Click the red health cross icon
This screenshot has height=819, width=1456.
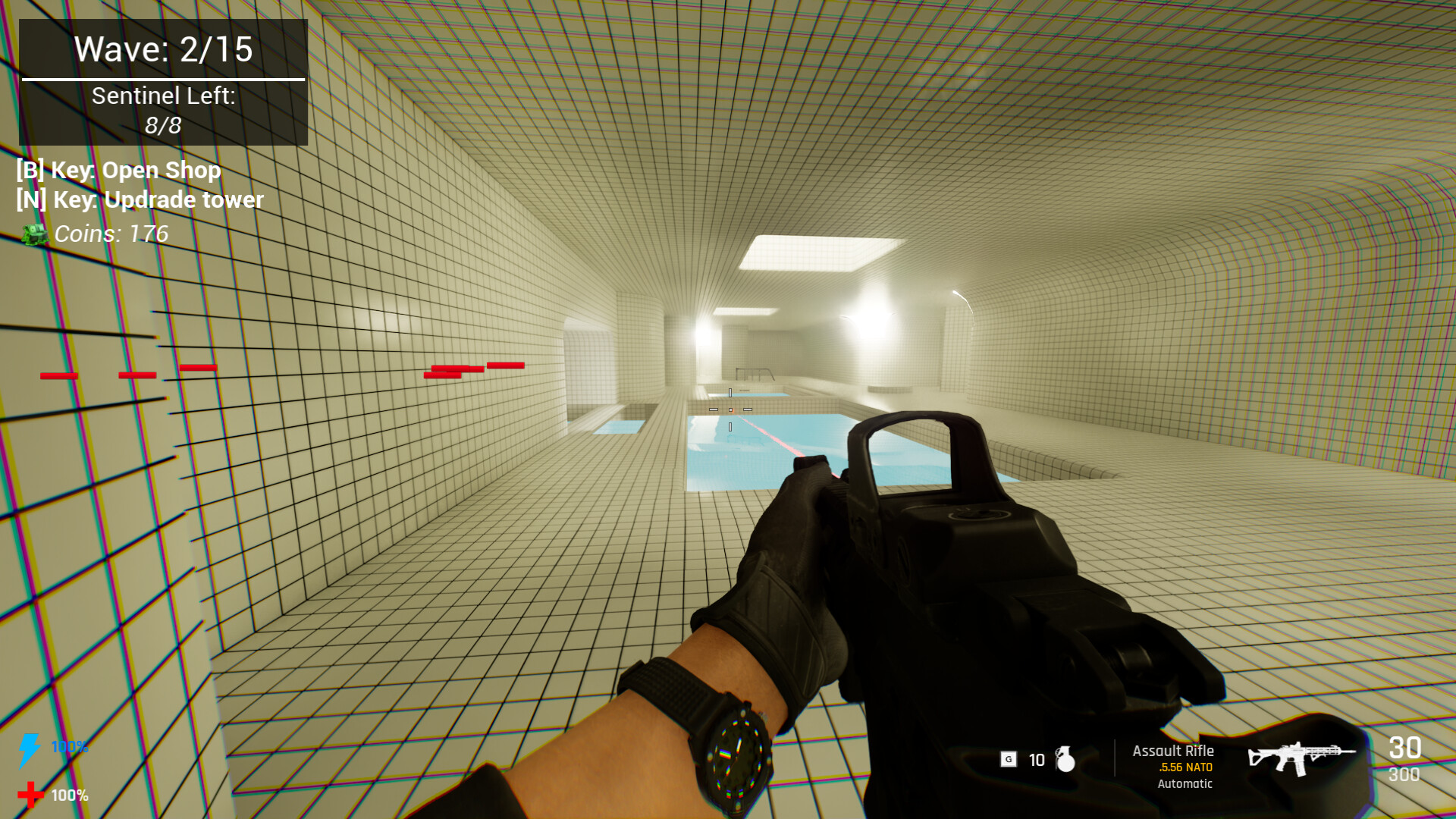click(31, 795)
